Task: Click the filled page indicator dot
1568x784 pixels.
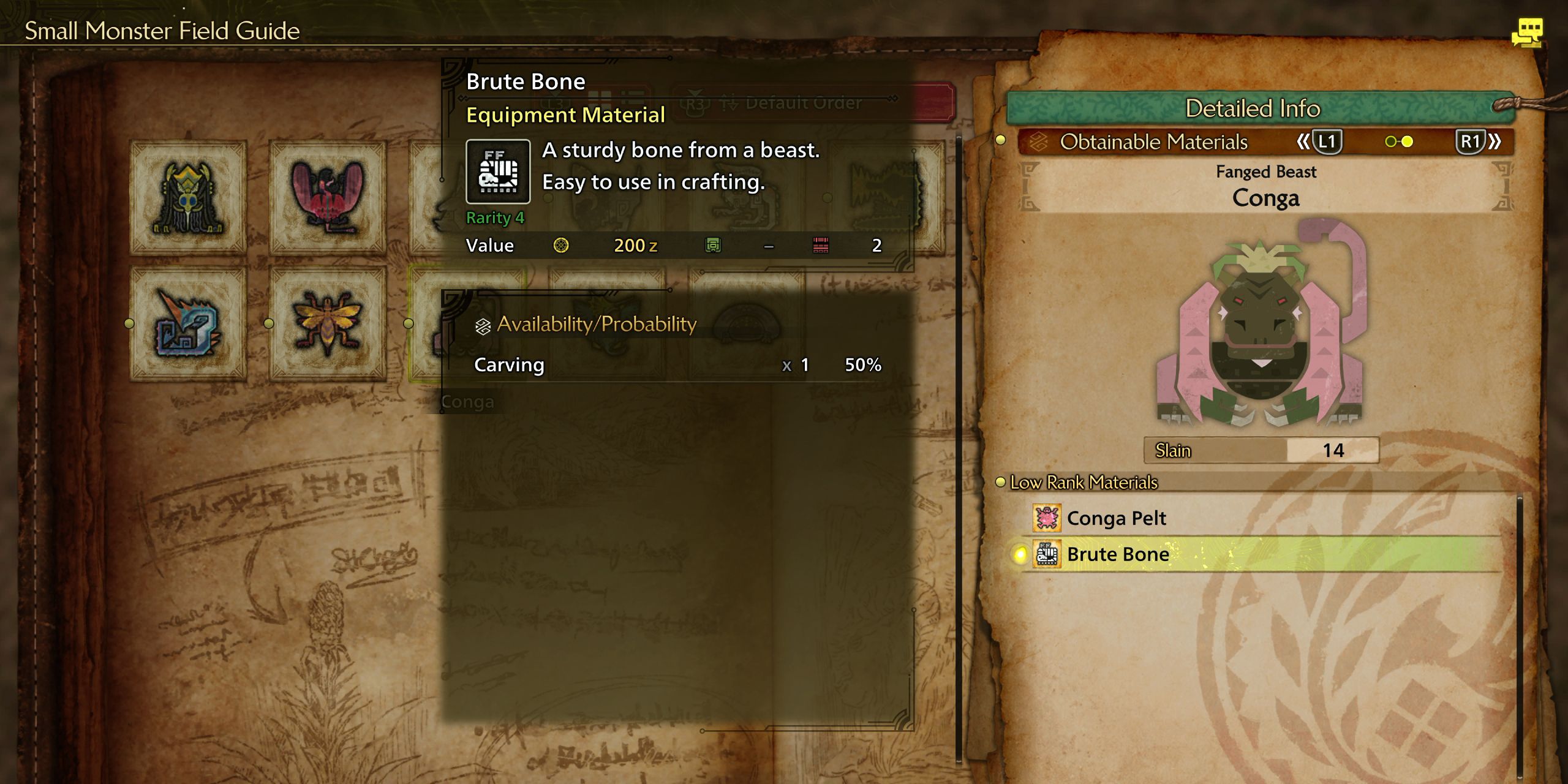Action: click(1406, 141)
